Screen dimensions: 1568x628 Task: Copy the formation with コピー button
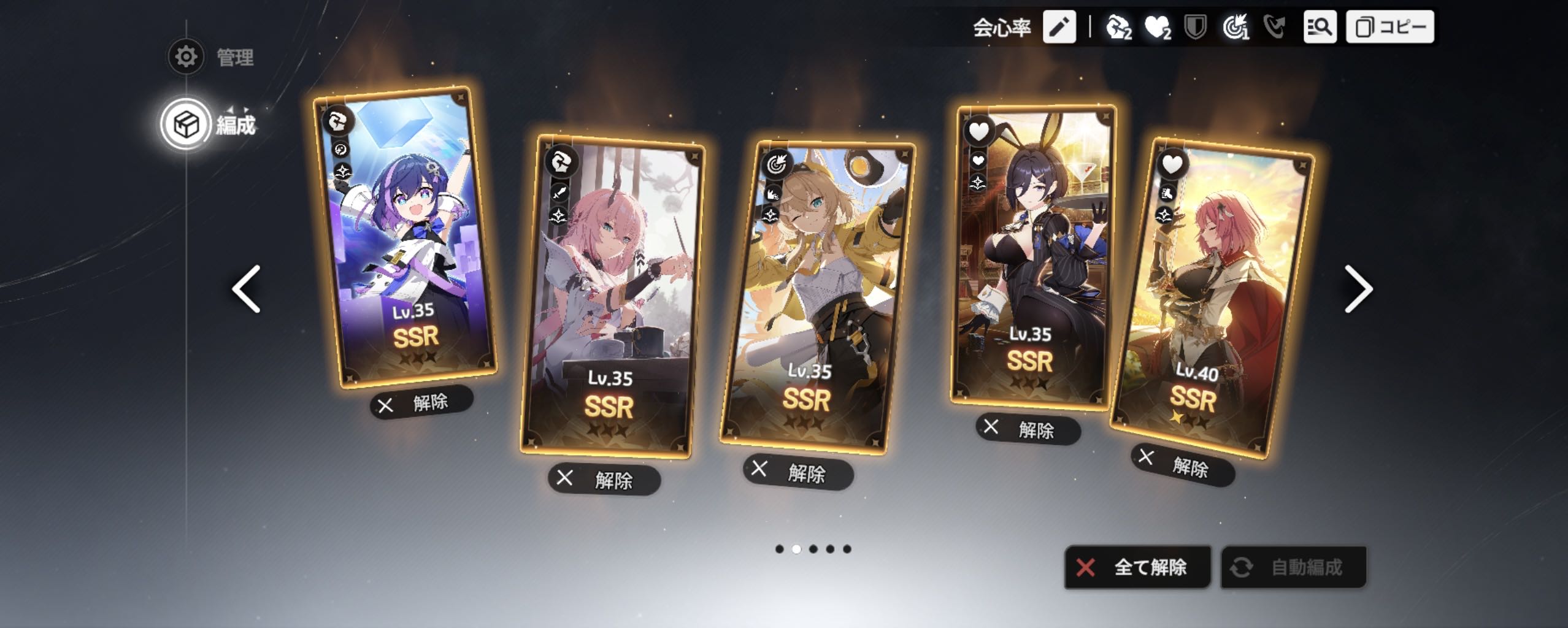1389,27
